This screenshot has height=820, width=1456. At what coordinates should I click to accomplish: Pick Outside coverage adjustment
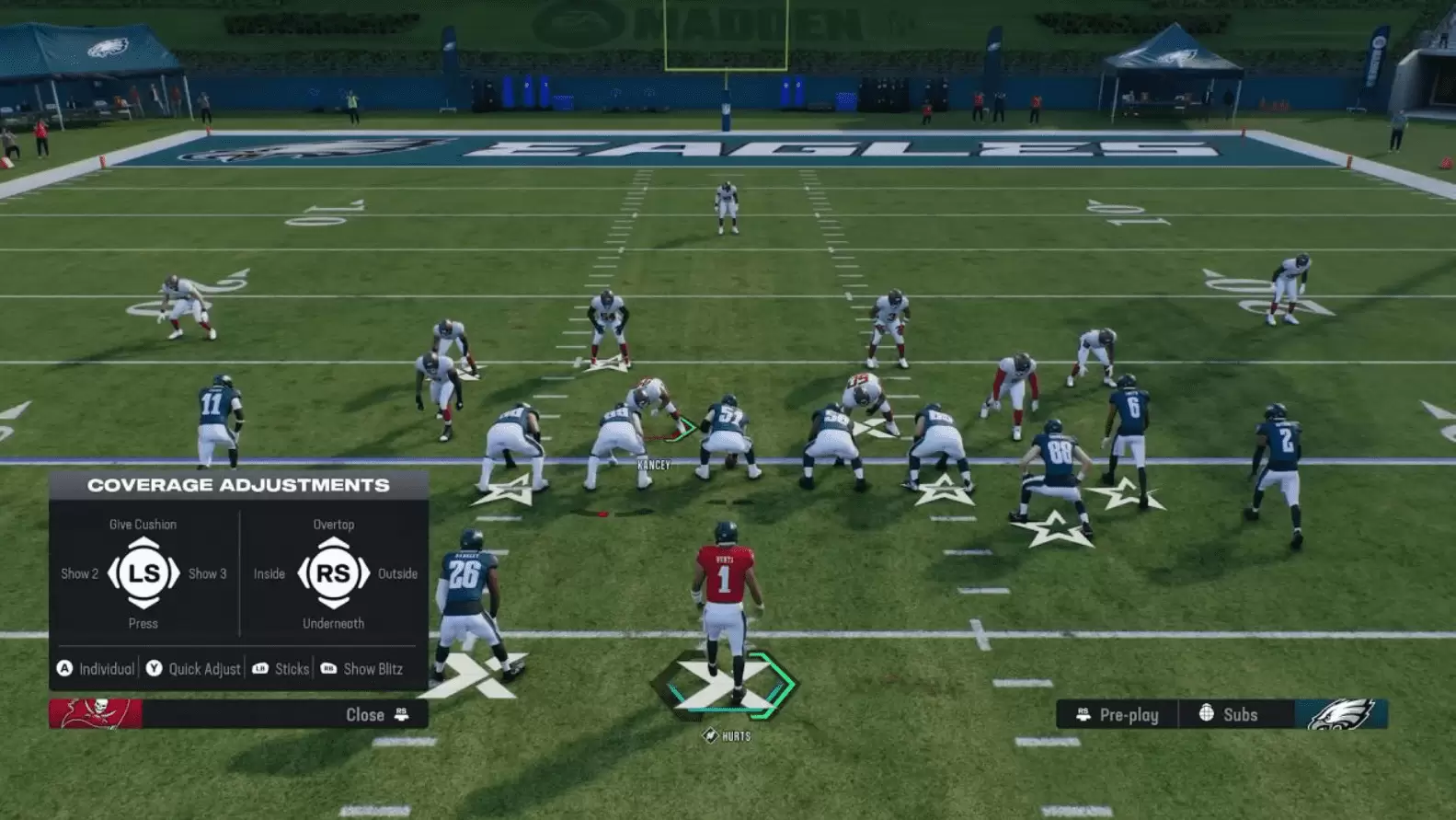396,573
